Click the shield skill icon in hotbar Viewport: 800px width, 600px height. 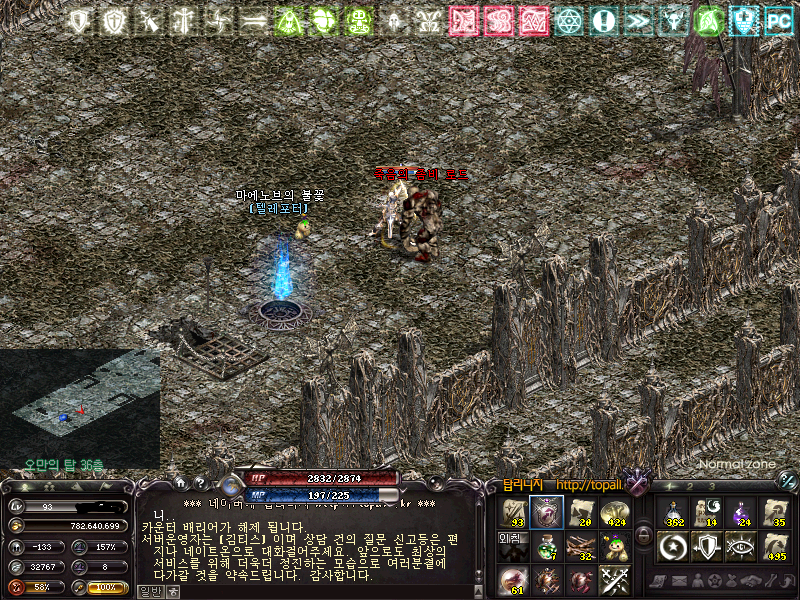coord(707,546)
